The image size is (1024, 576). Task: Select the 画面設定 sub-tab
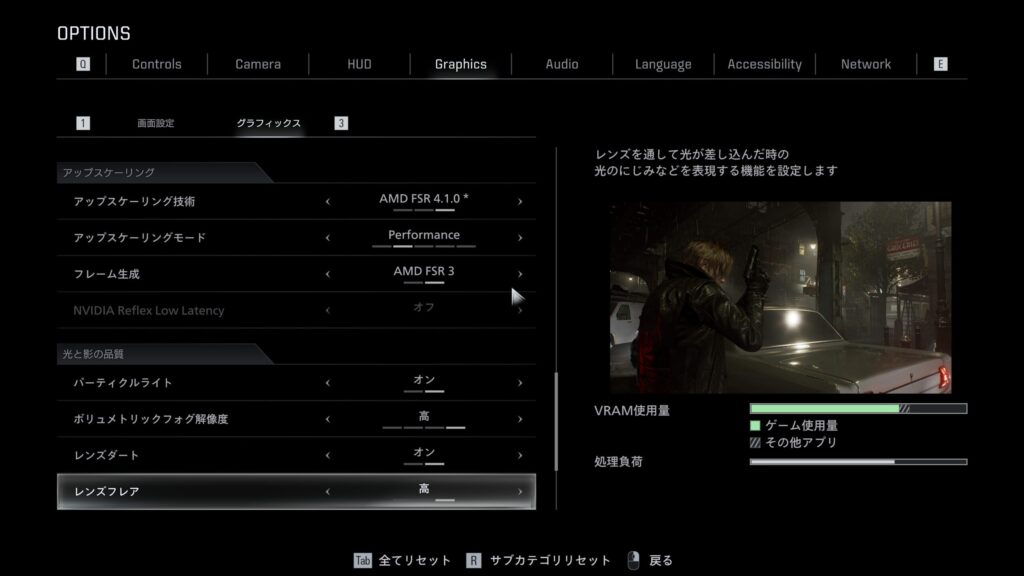(155, 123)
